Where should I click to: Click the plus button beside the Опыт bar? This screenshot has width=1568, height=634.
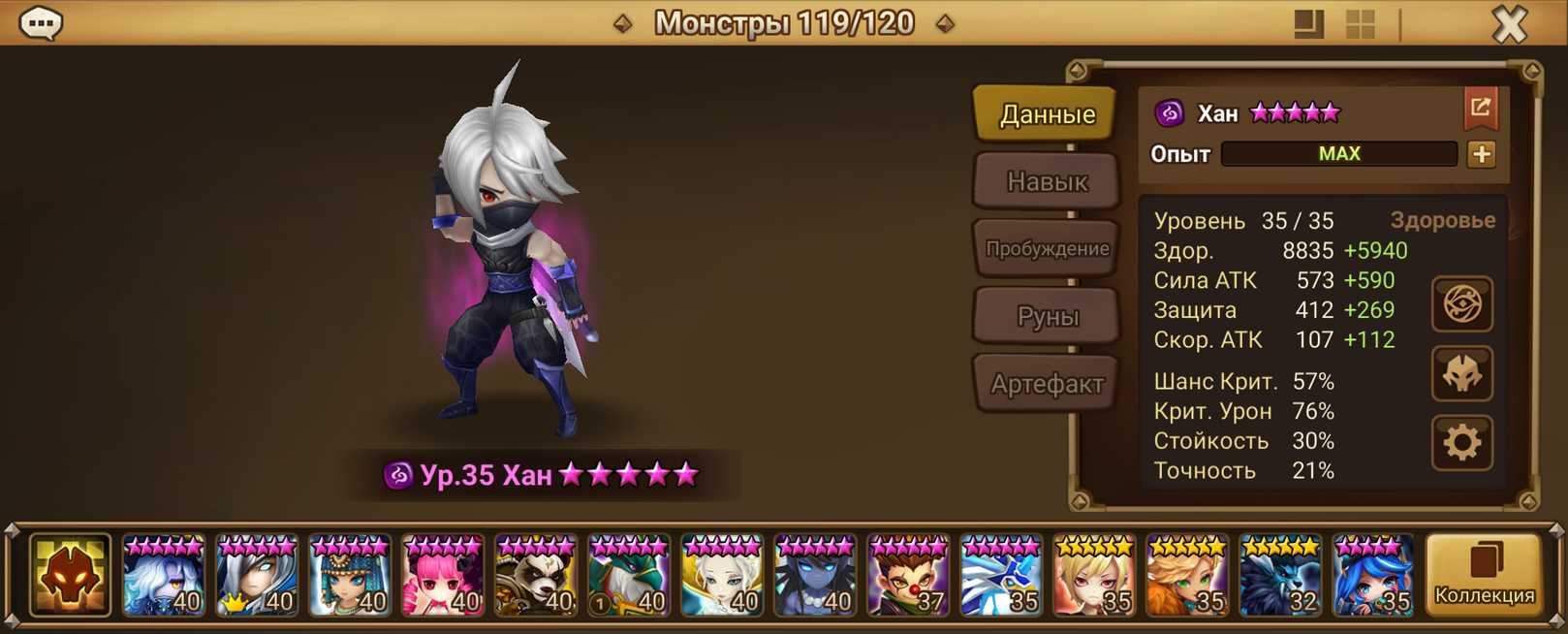[x=1481, y=154]
